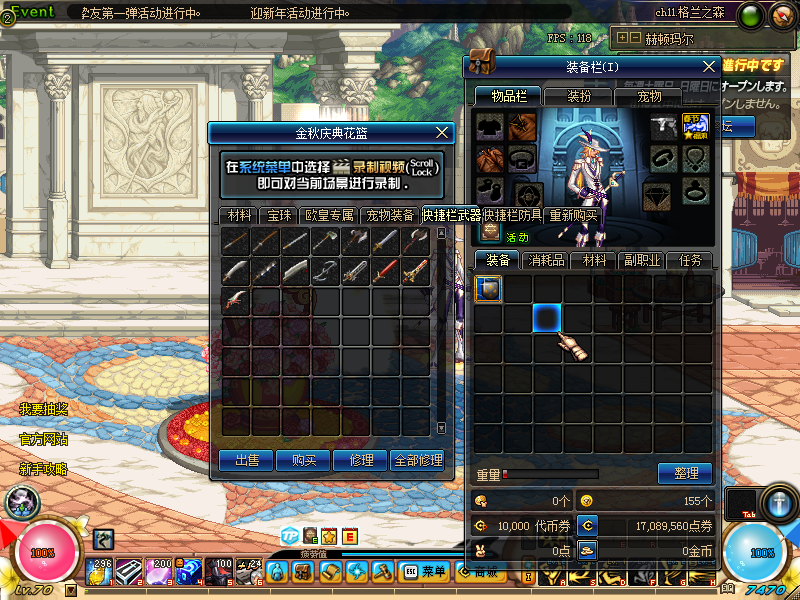Switch to the 材料 shop tab

click(239, 215)
